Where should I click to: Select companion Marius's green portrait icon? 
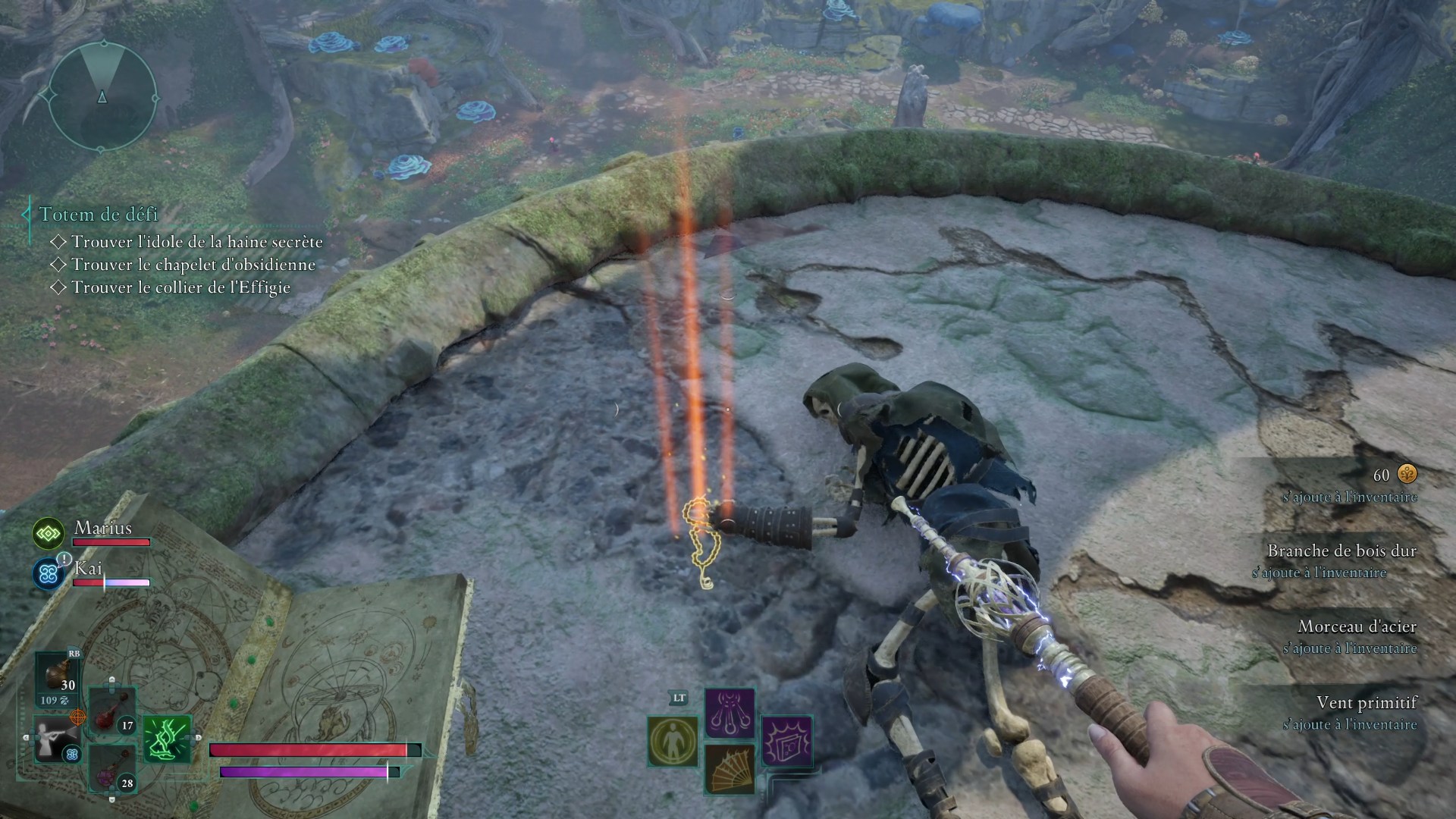pyautogui.click(x=49, y=534)
